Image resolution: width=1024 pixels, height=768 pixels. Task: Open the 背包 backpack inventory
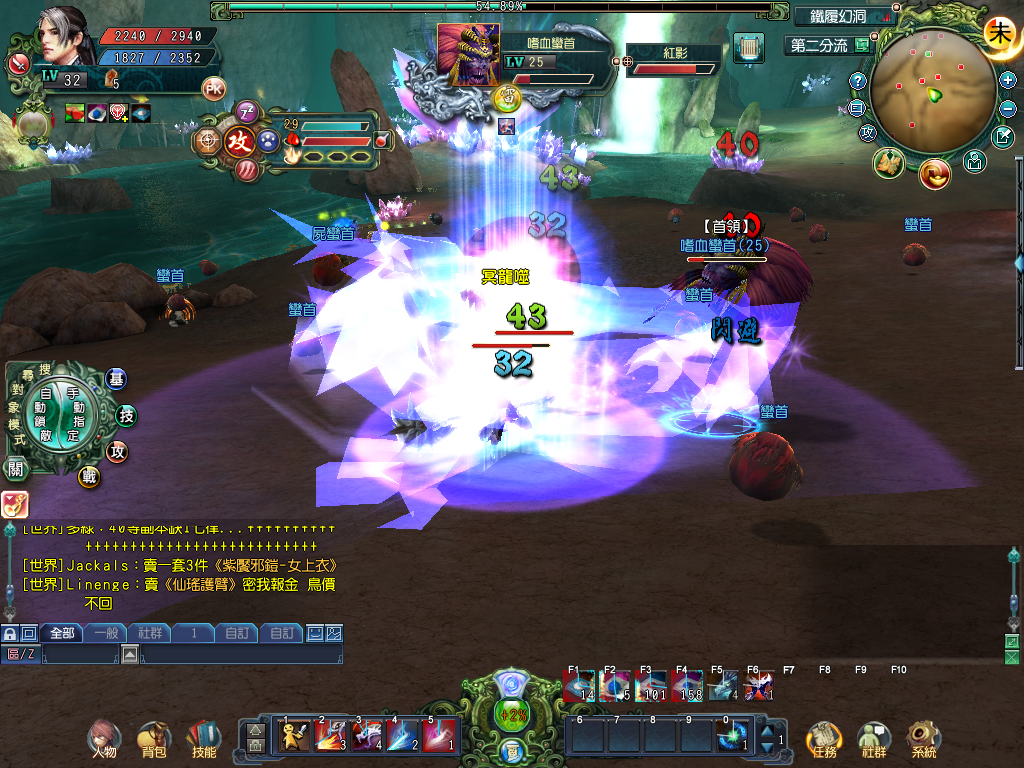coord(153,738)
